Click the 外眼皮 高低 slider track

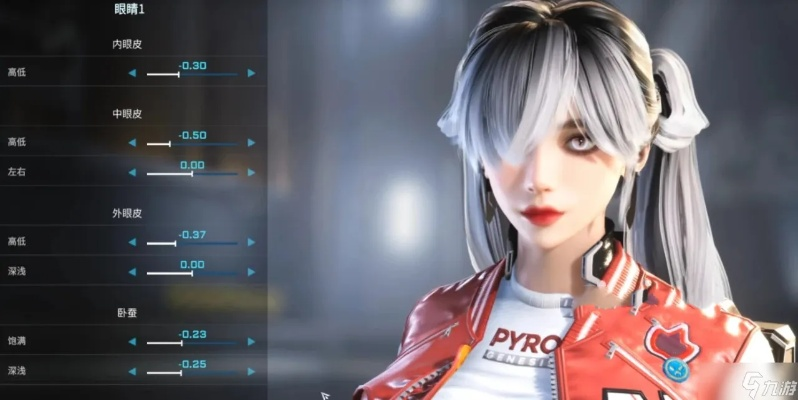click(x=192, y=243)
